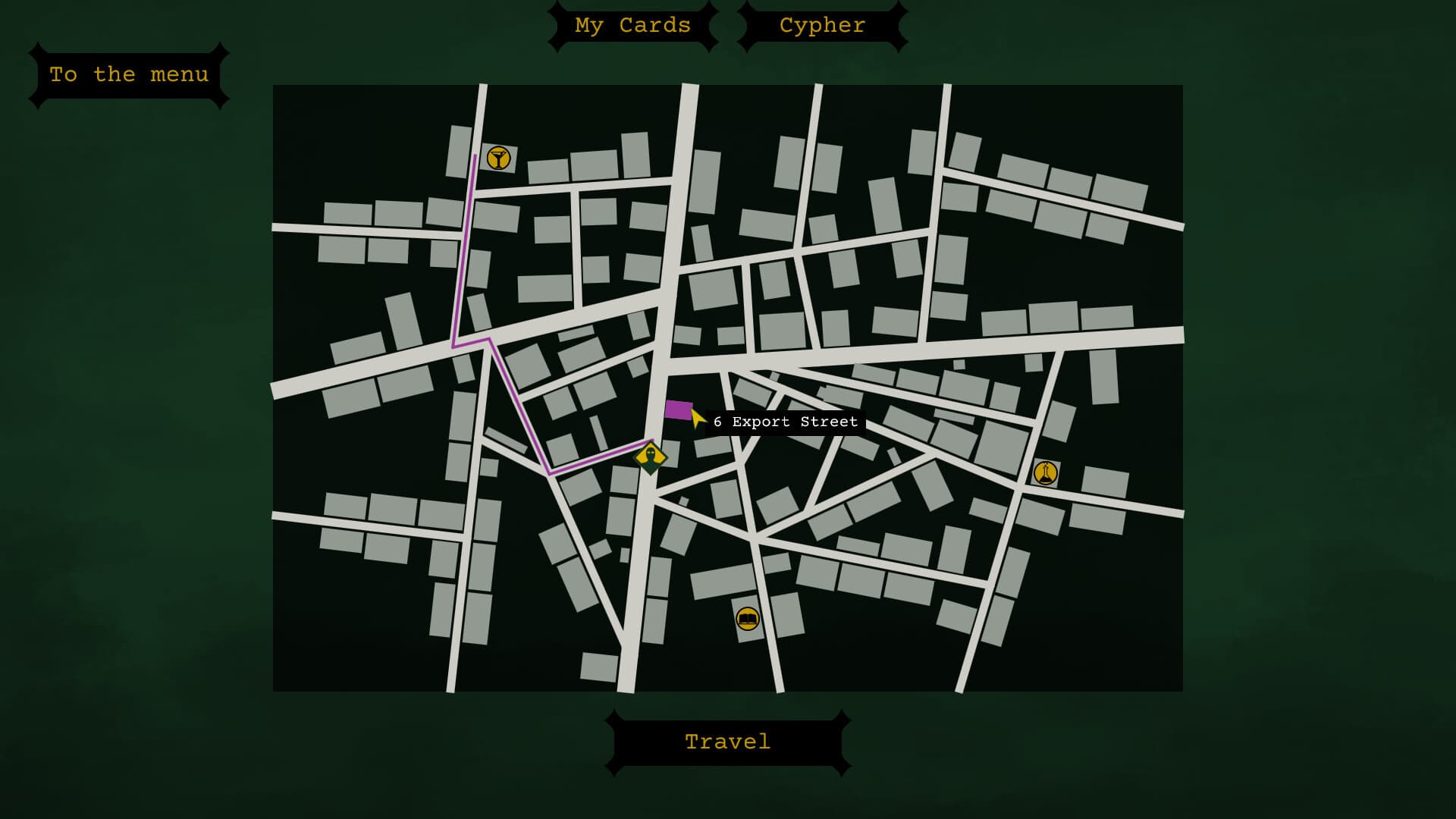The image size is (1456, 819).
Task: Open To the menu
Action: [129, 74]
